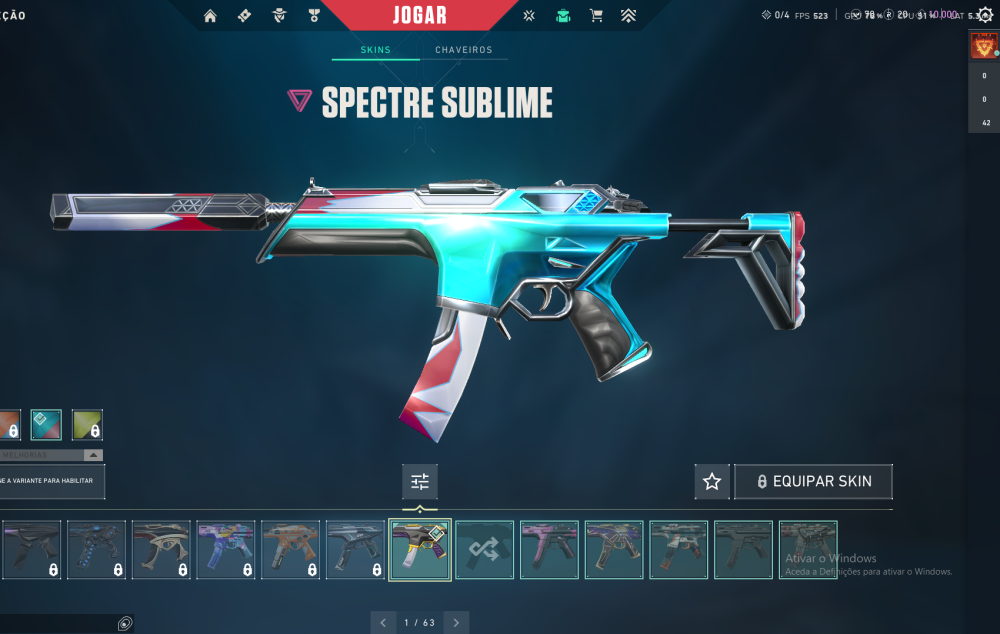Open the skin filter options
Screen dimensions: 1000x634
420,482
